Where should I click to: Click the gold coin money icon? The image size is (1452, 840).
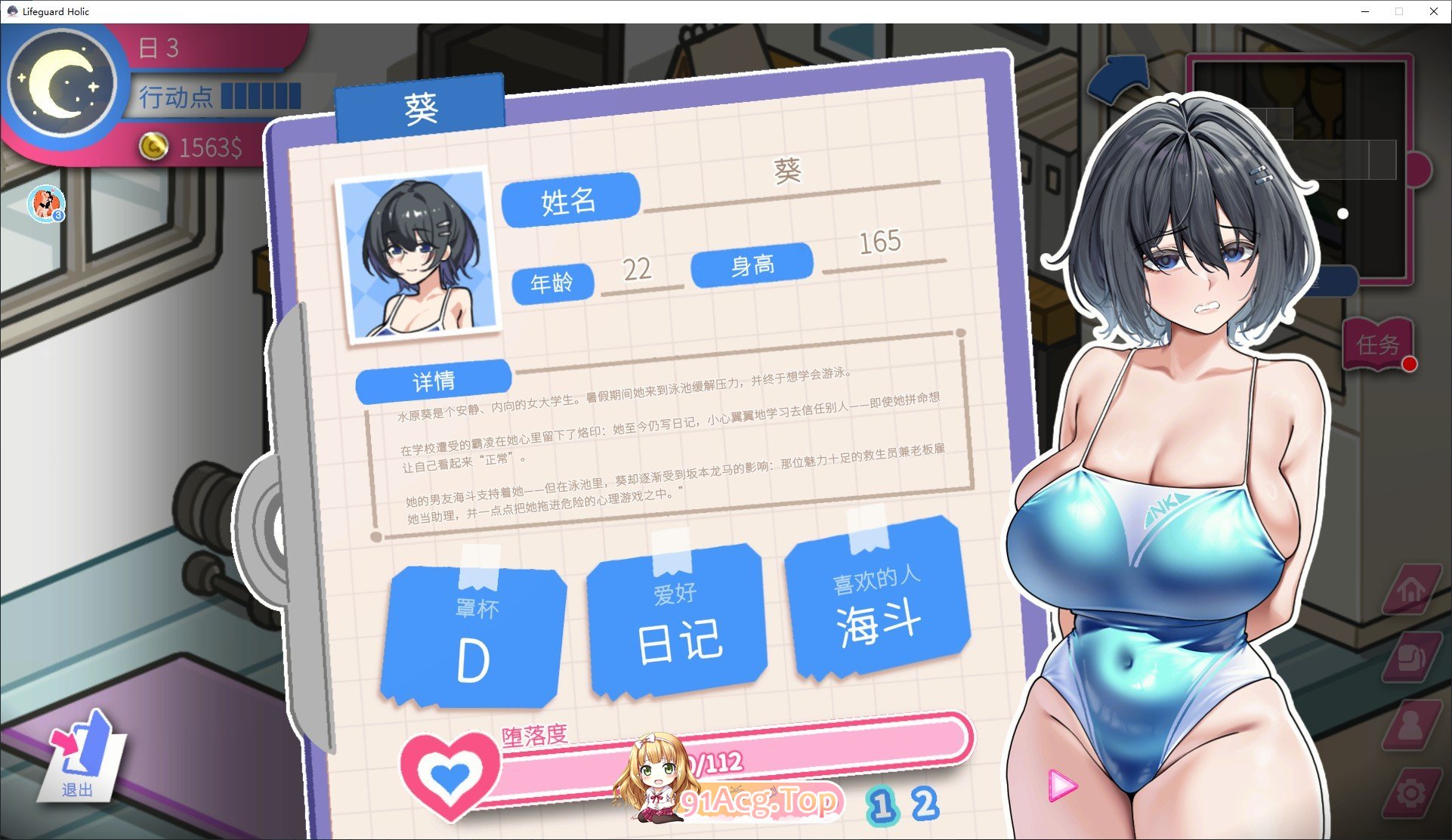[155, 147]
